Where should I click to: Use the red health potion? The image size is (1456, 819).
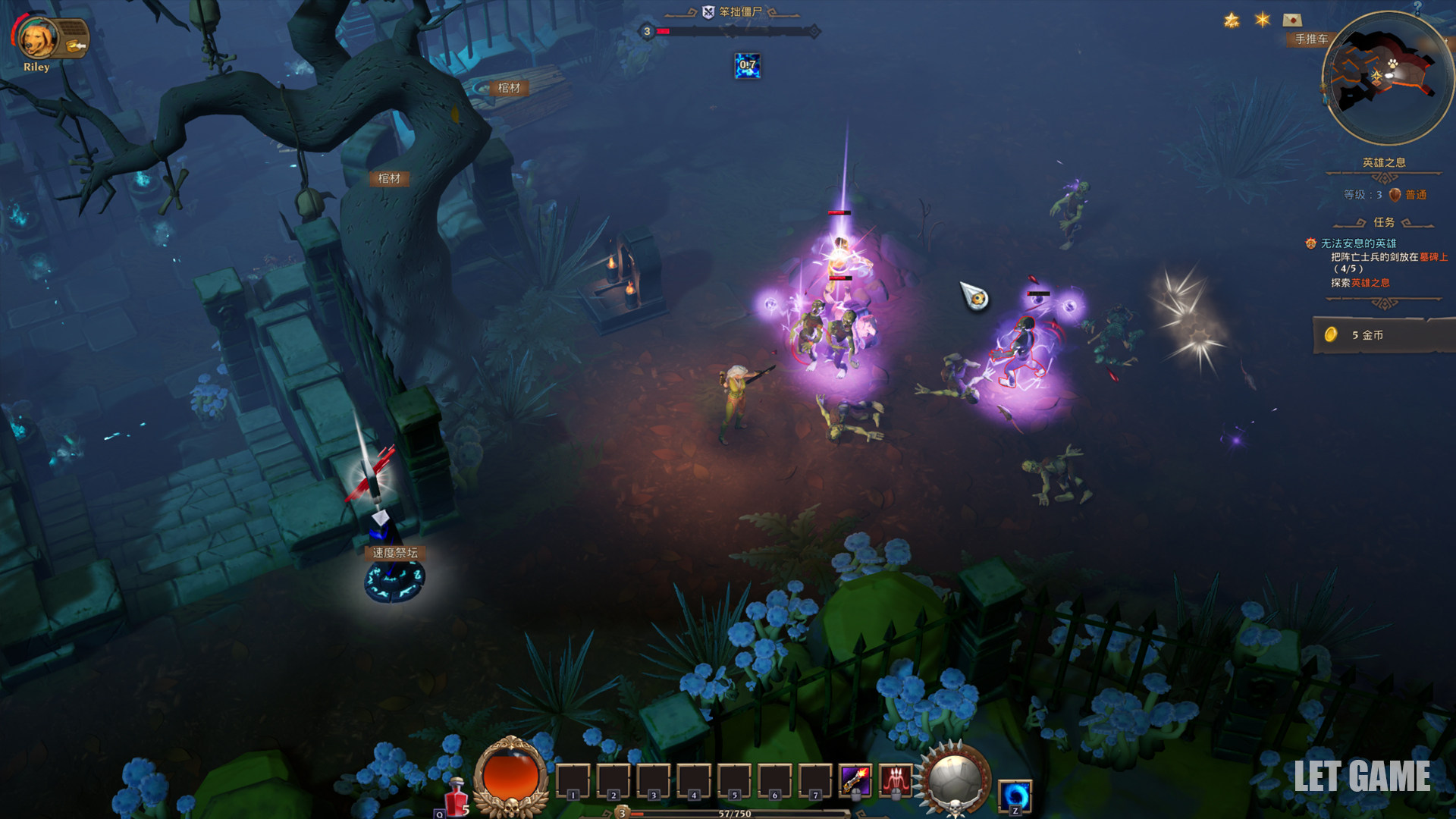point(457,796)
